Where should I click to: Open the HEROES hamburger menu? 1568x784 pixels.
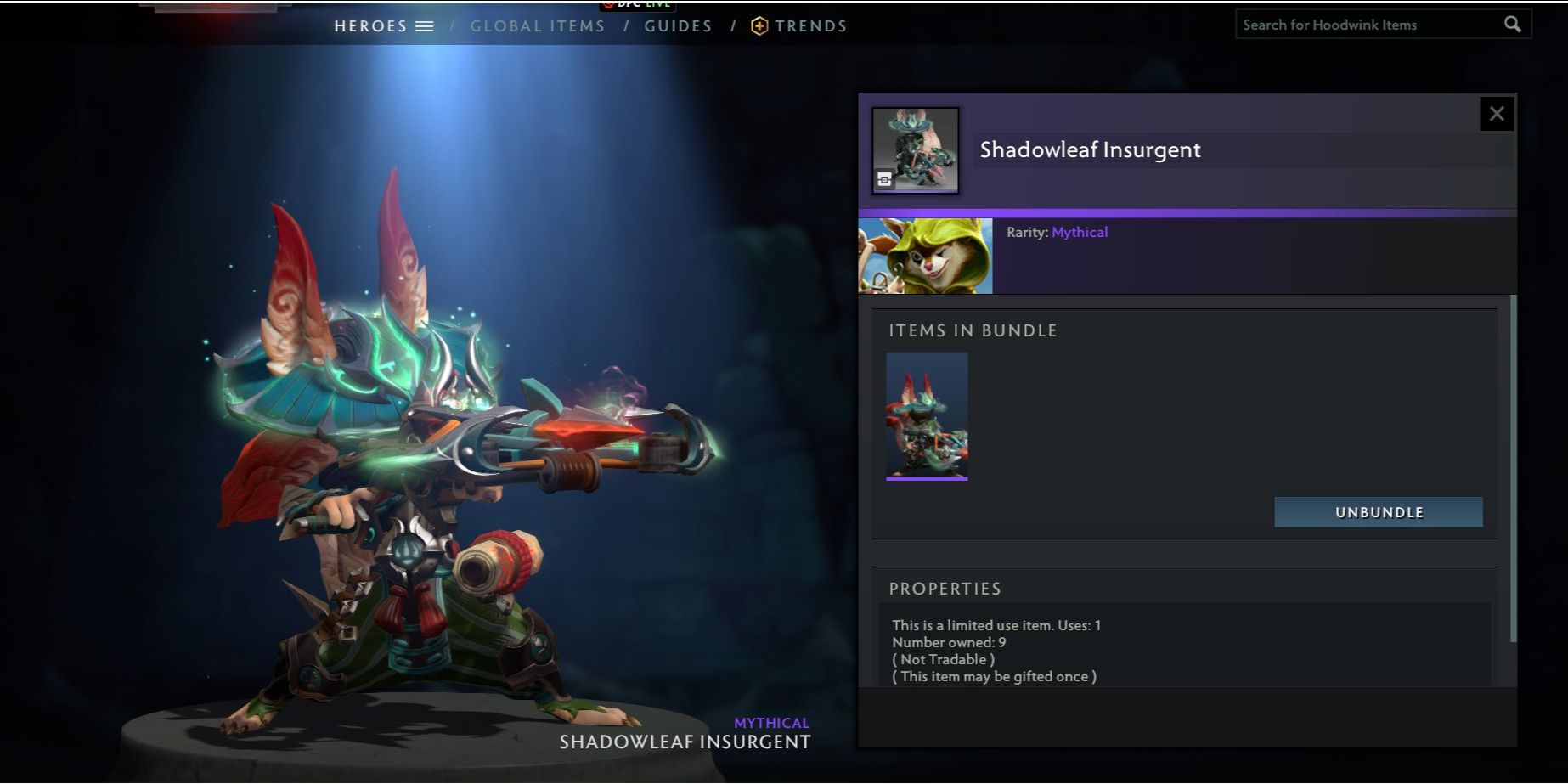[x=426, y=25]
